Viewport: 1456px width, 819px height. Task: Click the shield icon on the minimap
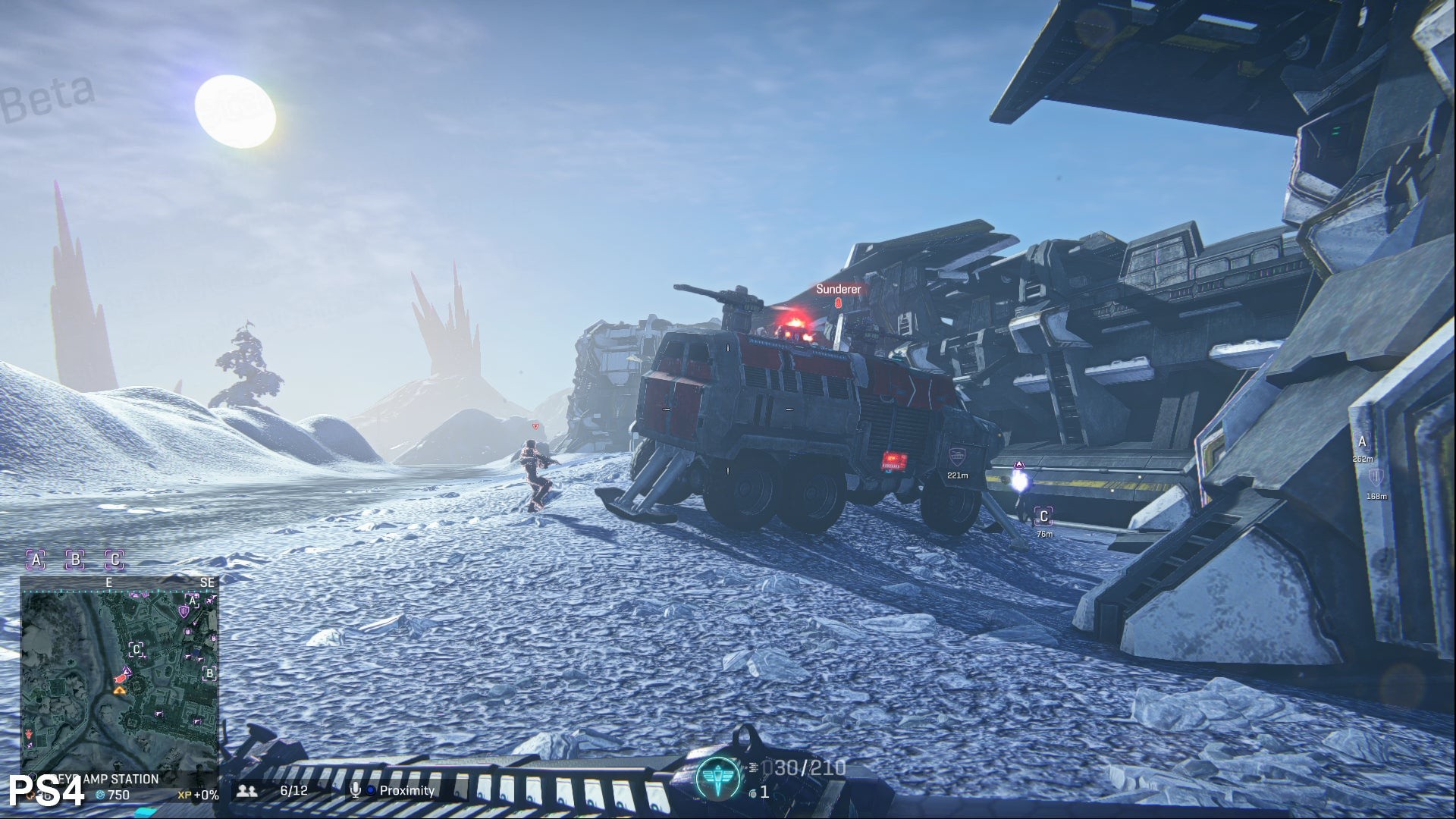[x=183, y=611]
